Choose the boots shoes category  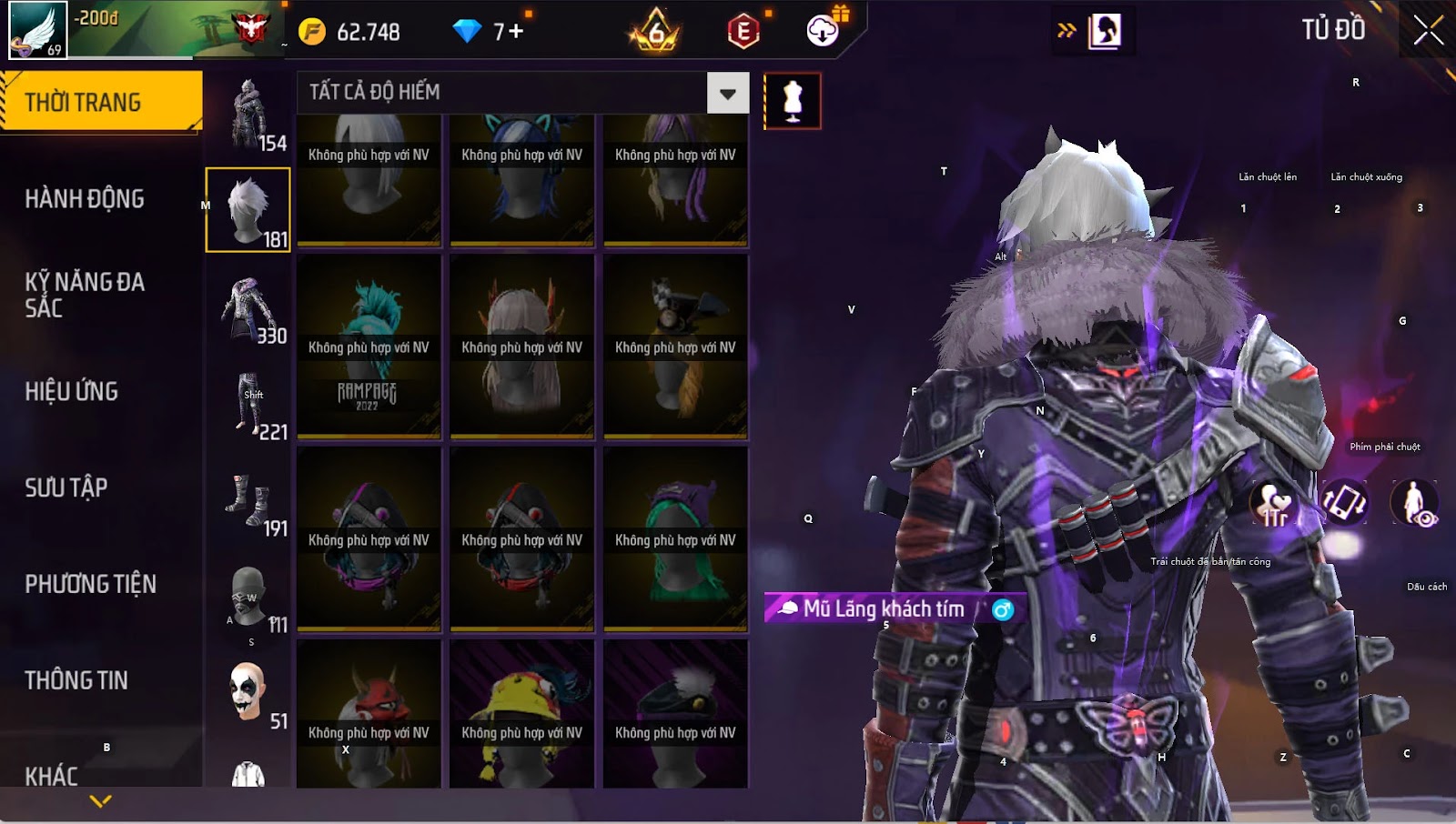click(x=248, y=501)
